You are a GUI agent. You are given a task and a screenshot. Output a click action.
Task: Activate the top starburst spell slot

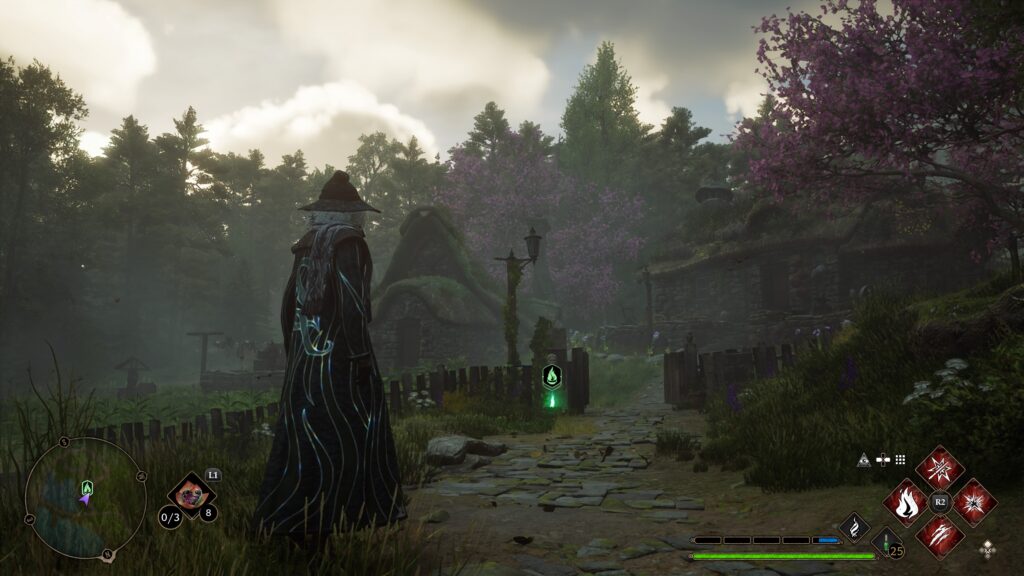point(940,469)
